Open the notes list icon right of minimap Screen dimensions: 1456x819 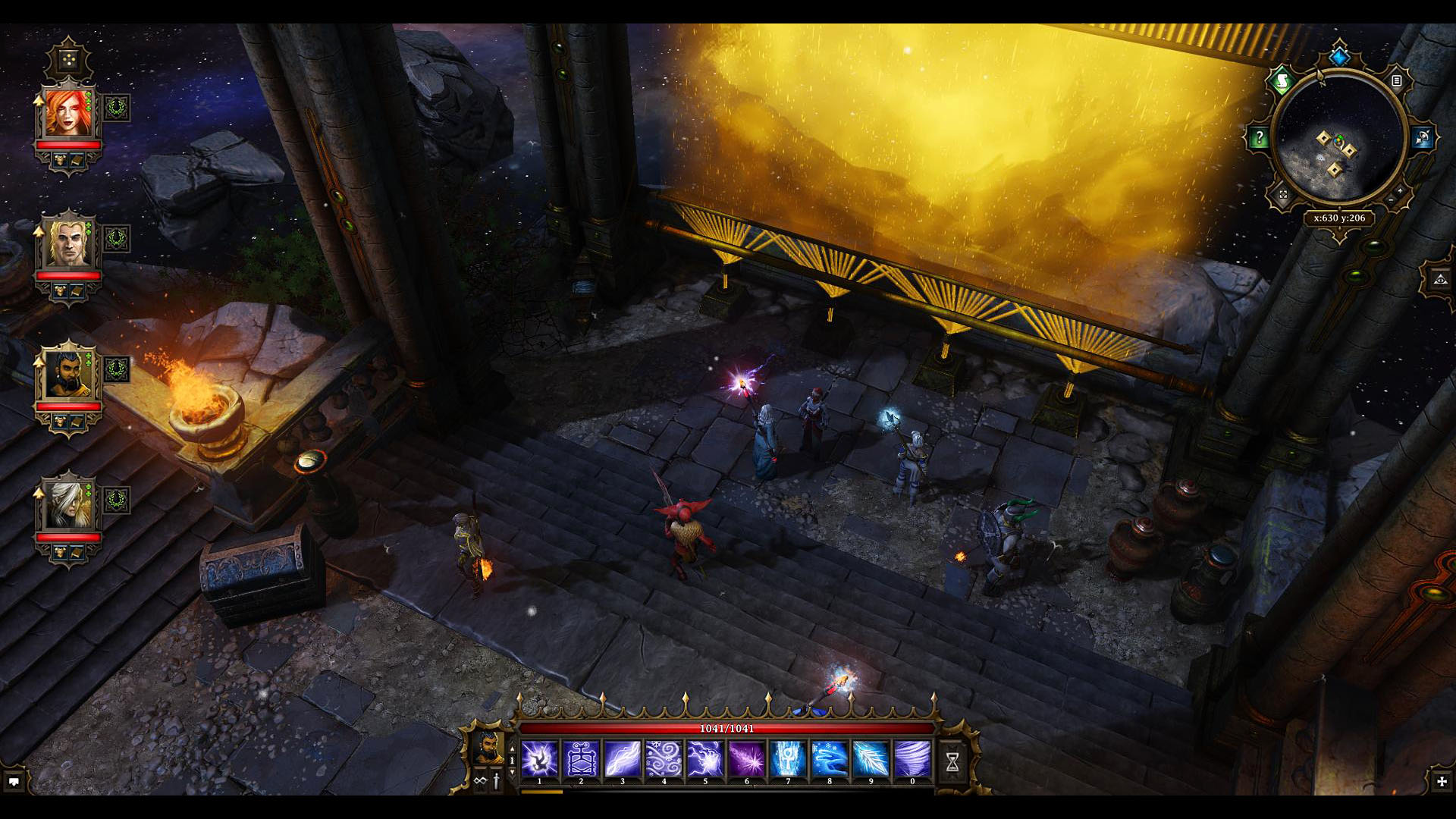click(x=1397, y=81)
